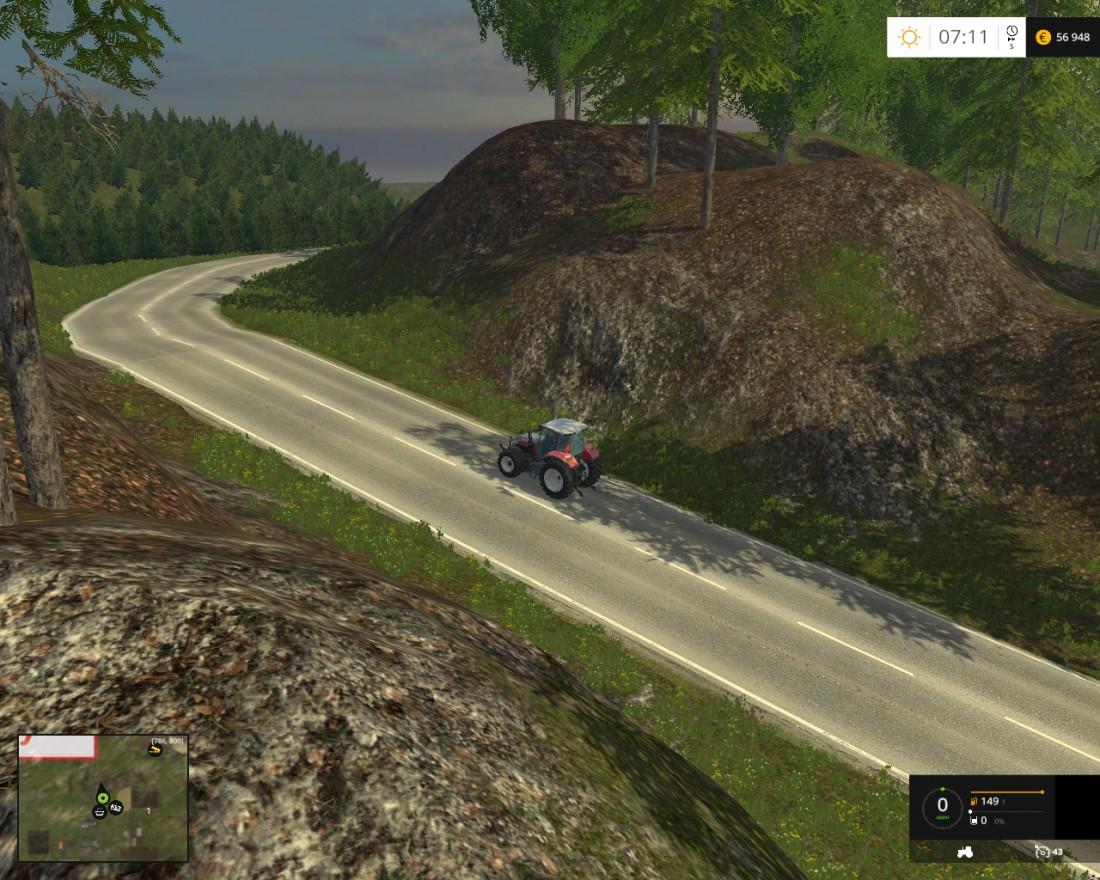Select the shop basket marker on minimap

coord(100,814)
